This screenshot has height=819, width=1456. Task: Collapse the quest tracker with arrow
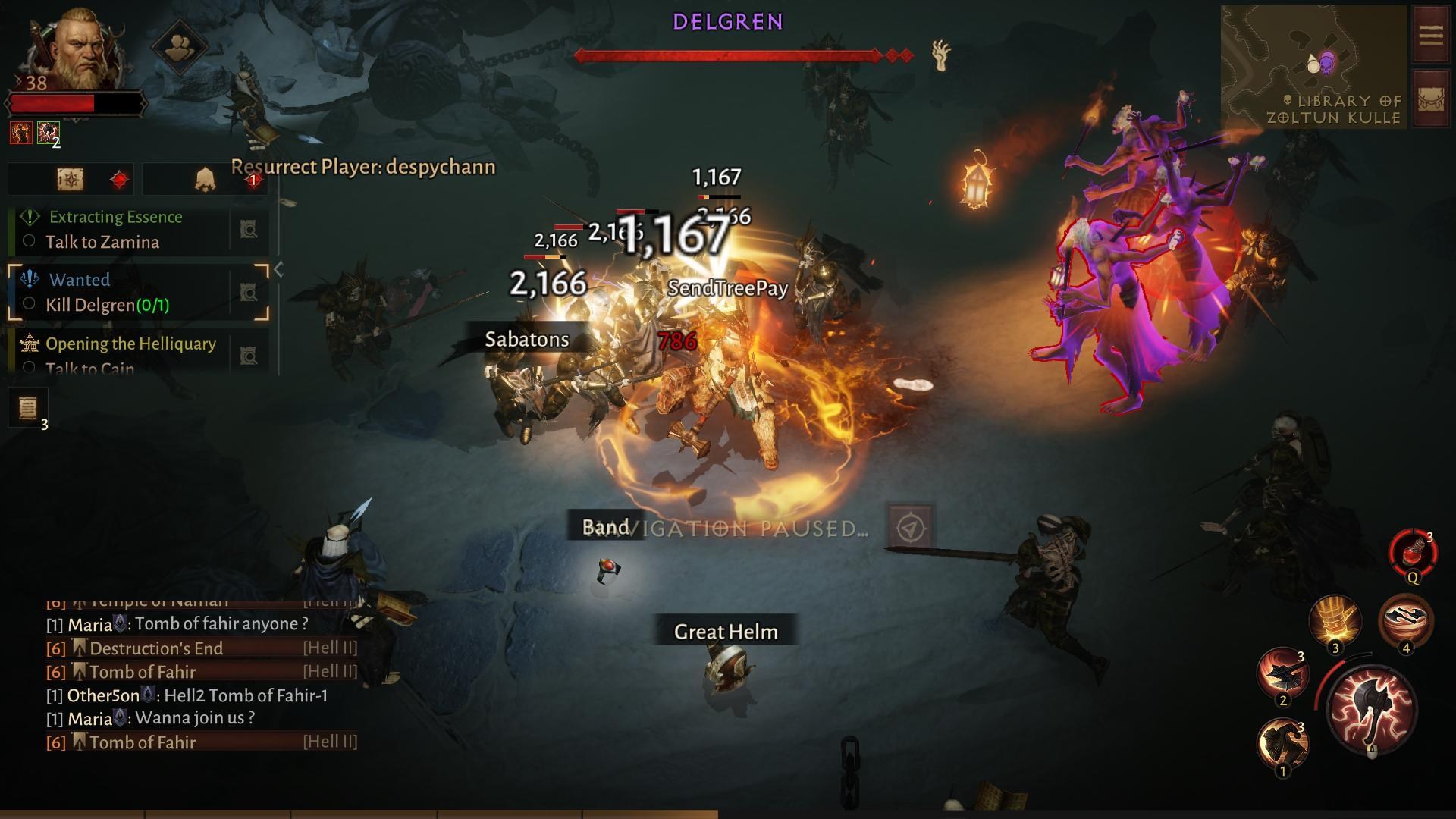click(x=278, y=269)
